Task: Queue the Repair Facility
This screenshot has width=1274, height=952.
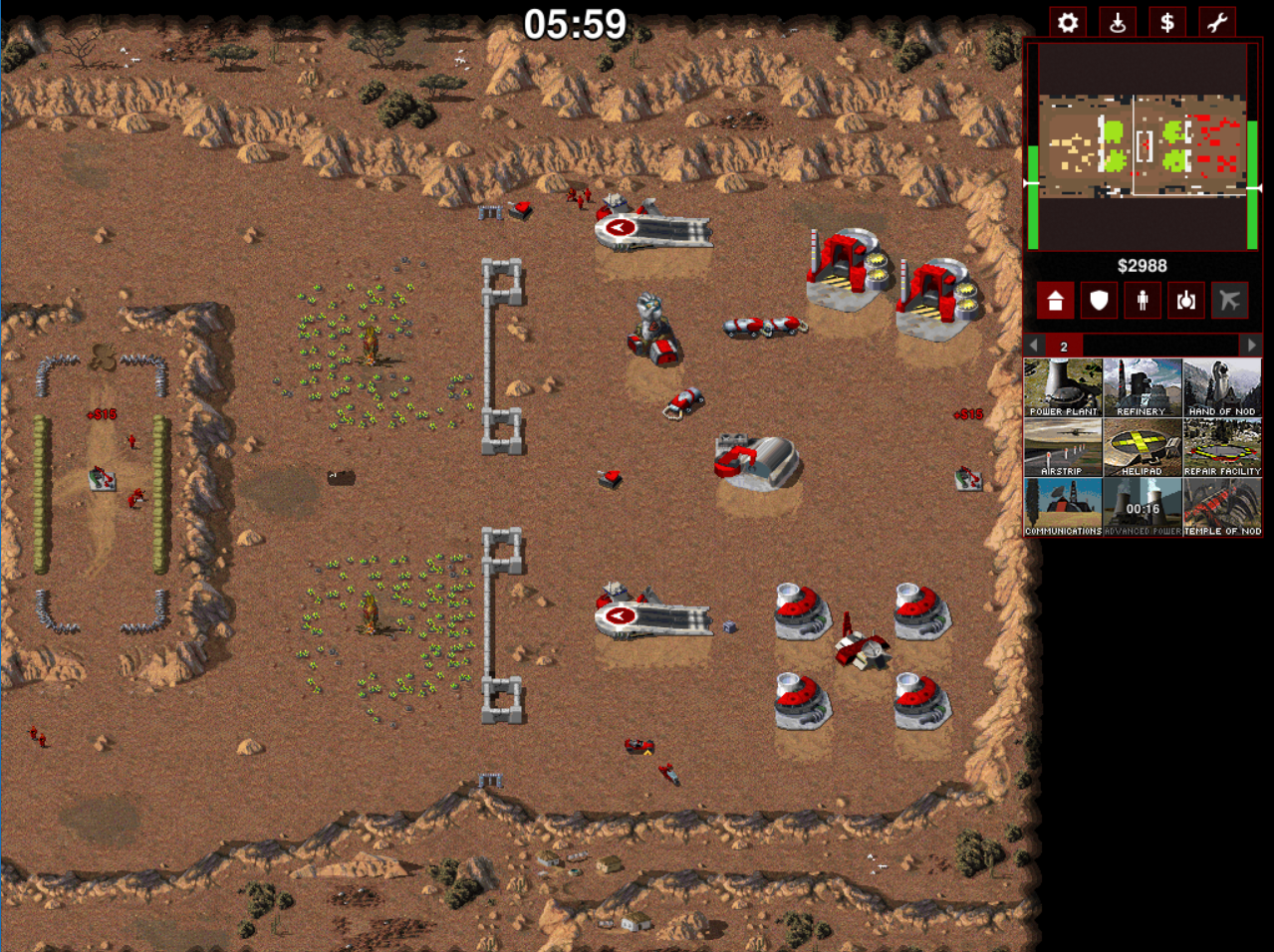Action: click(1222, 447)
